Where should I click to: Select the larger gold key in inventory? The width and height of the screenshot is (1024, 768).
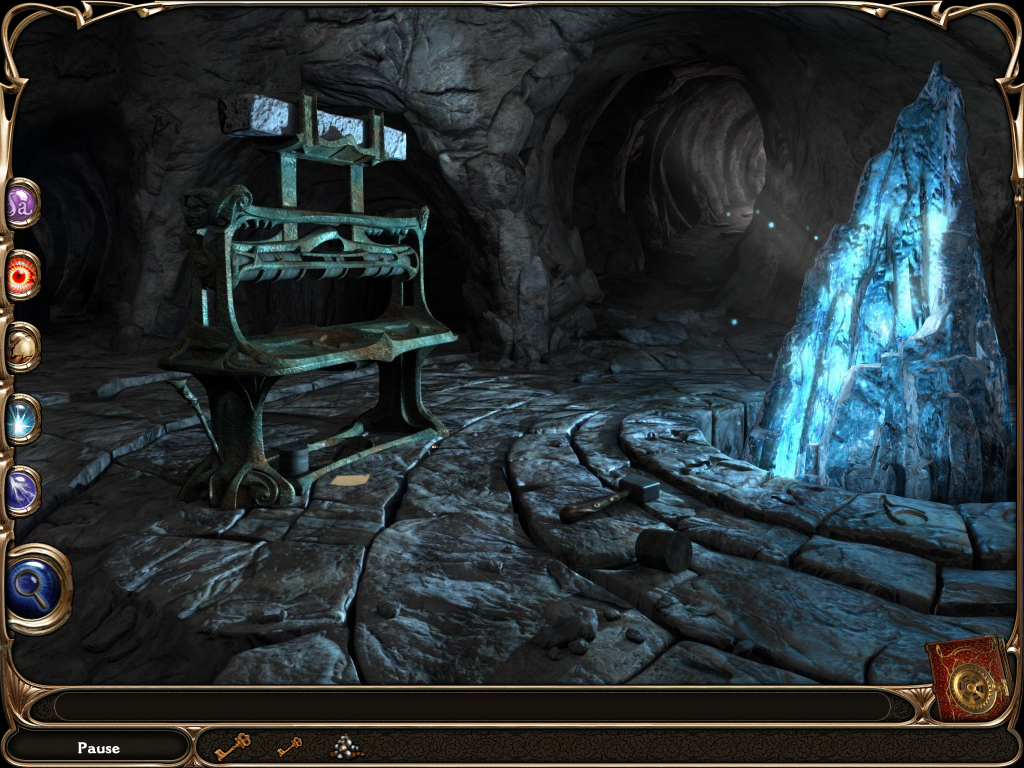point(232,746)
